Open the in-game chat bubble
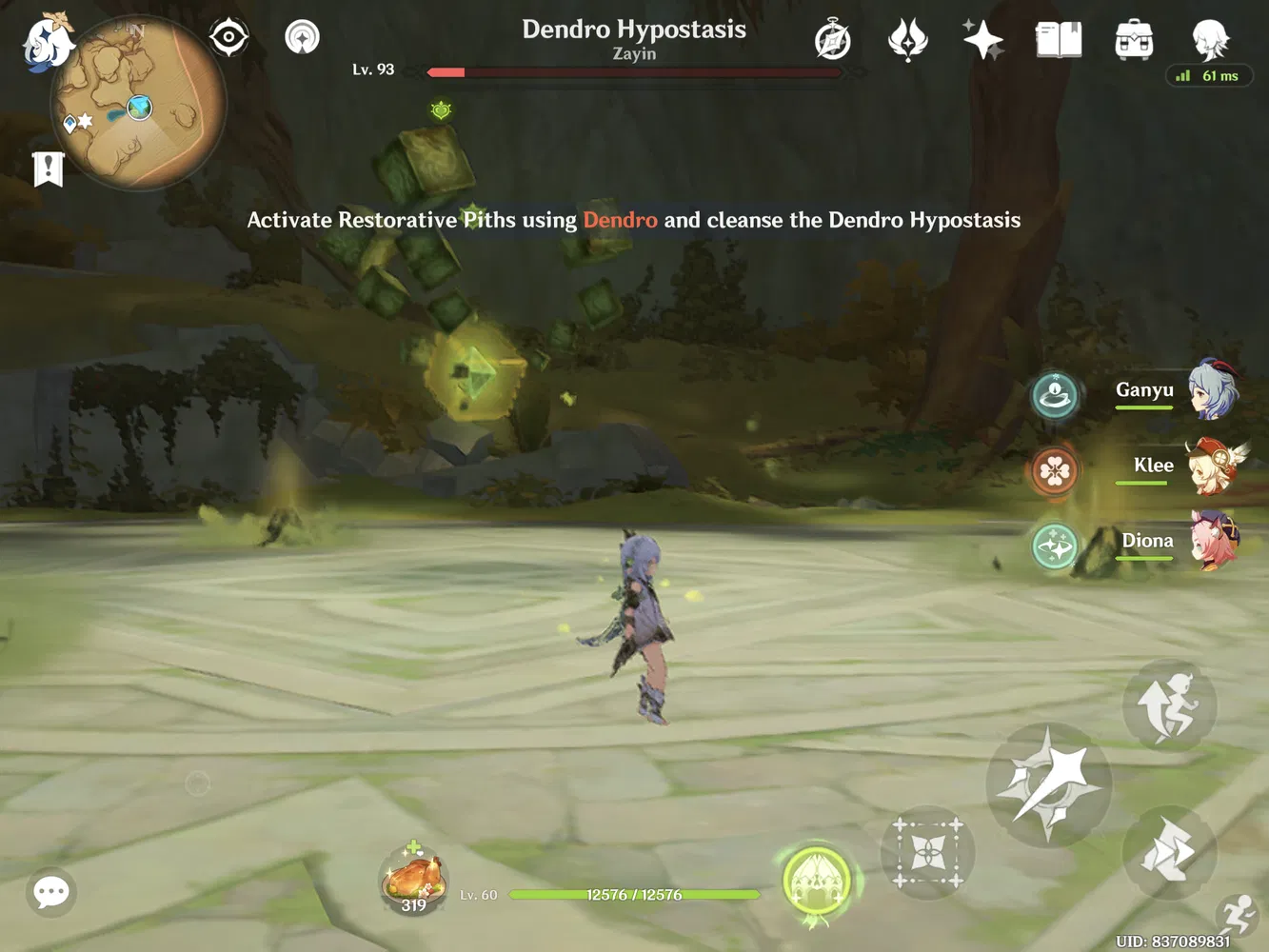The width and height of the screenshot is (1269, 952). pyautogui.click(x=50, y=892)
